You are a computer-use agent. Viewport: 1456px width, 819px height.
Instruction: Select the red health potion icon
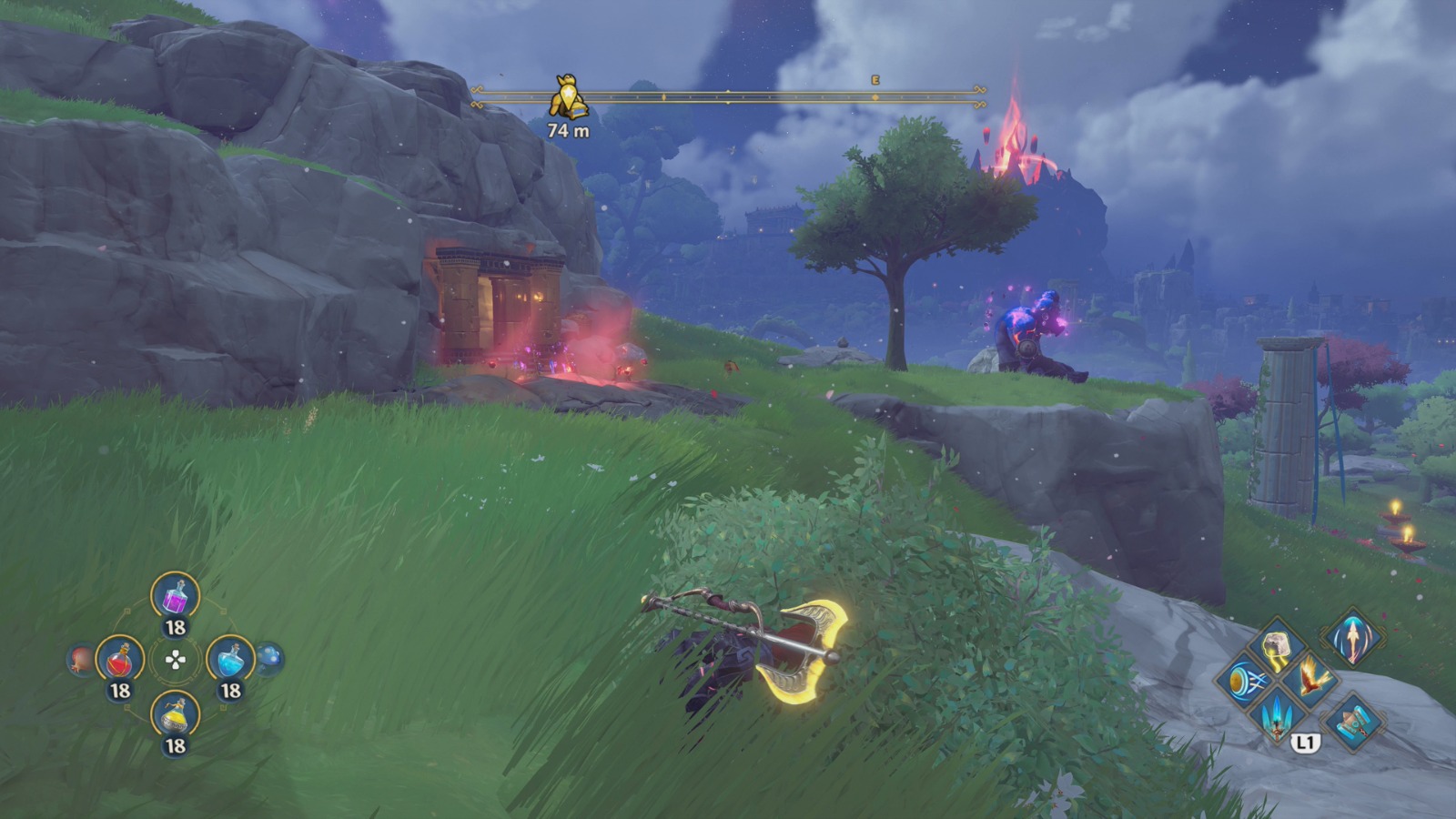tap(120, 660)
